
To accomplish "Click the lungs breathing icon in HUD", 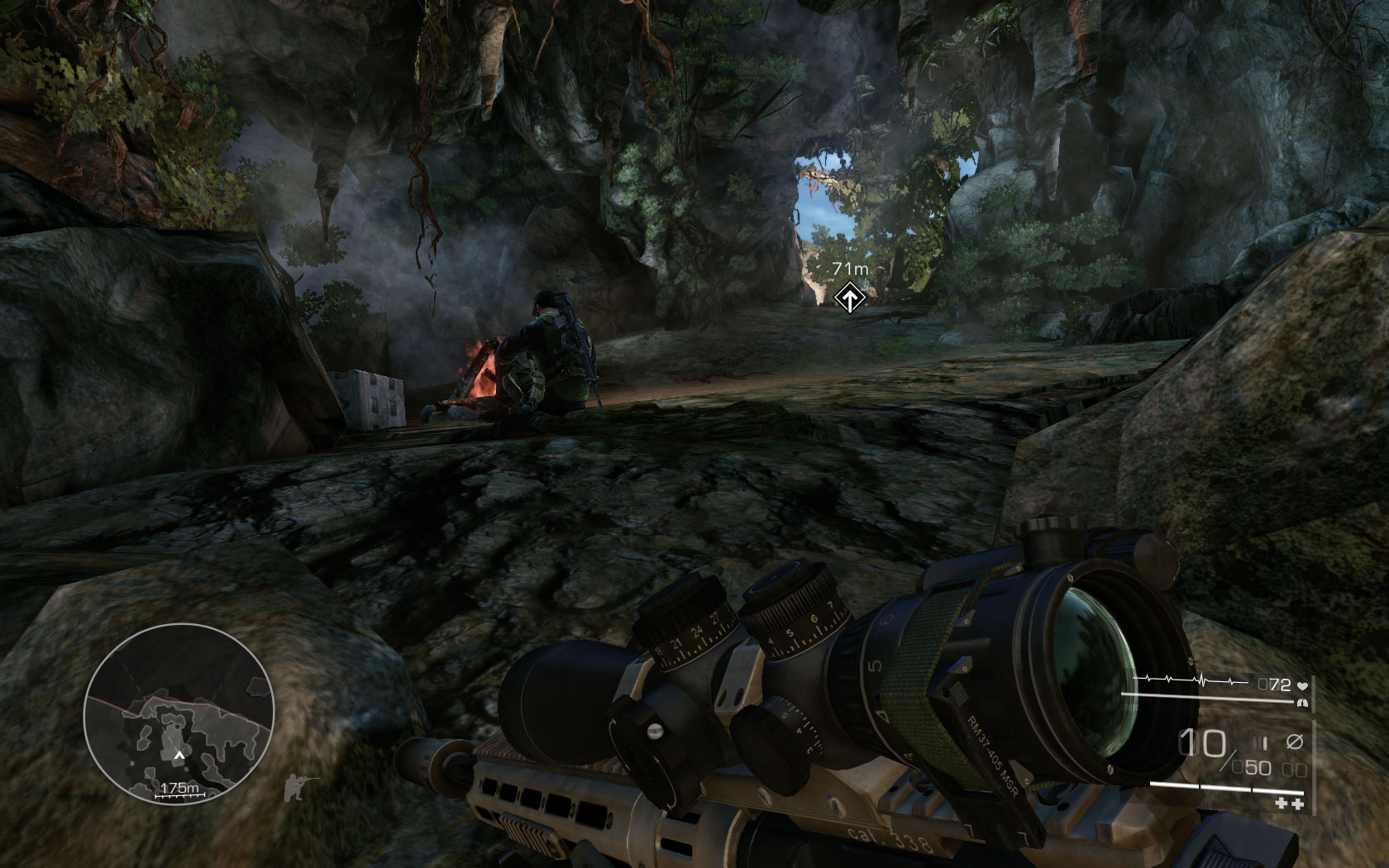I will pos(1302,702).
